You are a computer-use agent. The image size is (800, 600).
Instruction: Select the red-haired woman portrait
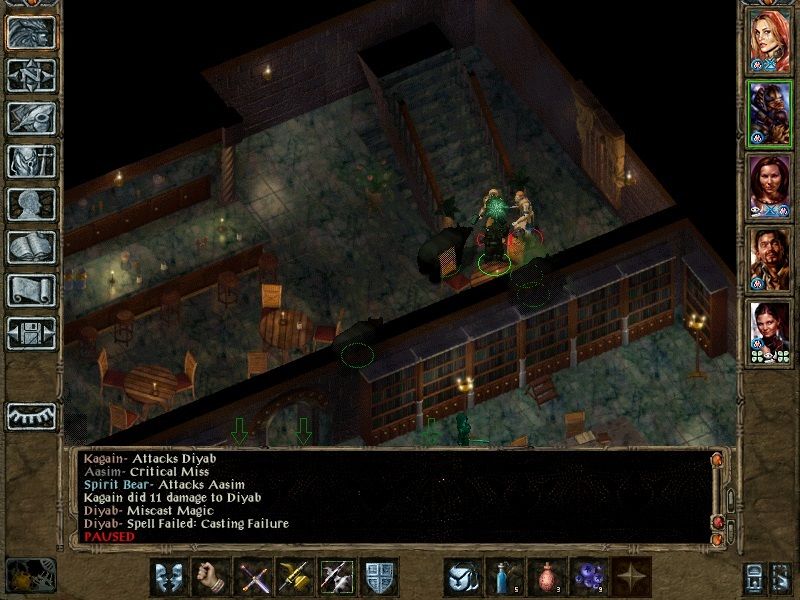point(769,40)
